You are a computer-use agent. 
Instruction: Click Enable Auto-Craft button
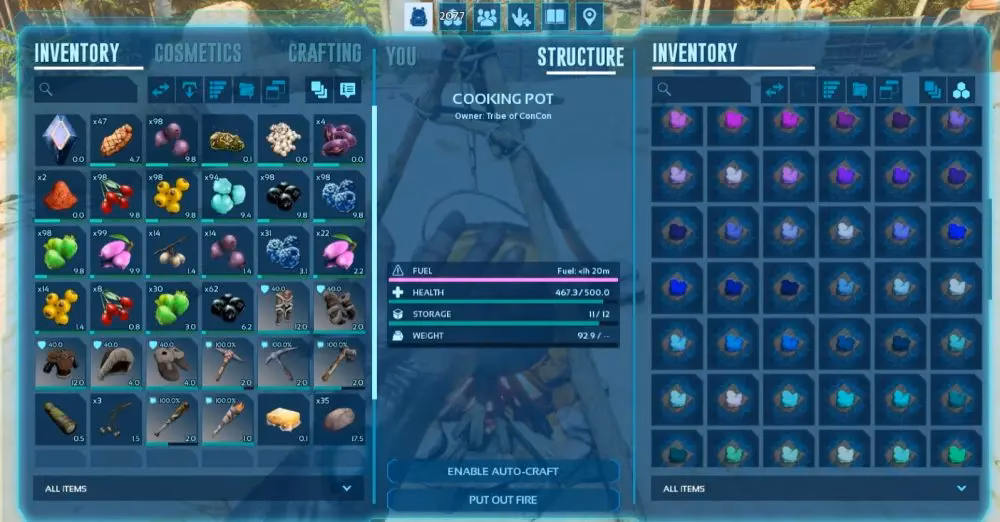coord(502,471)
